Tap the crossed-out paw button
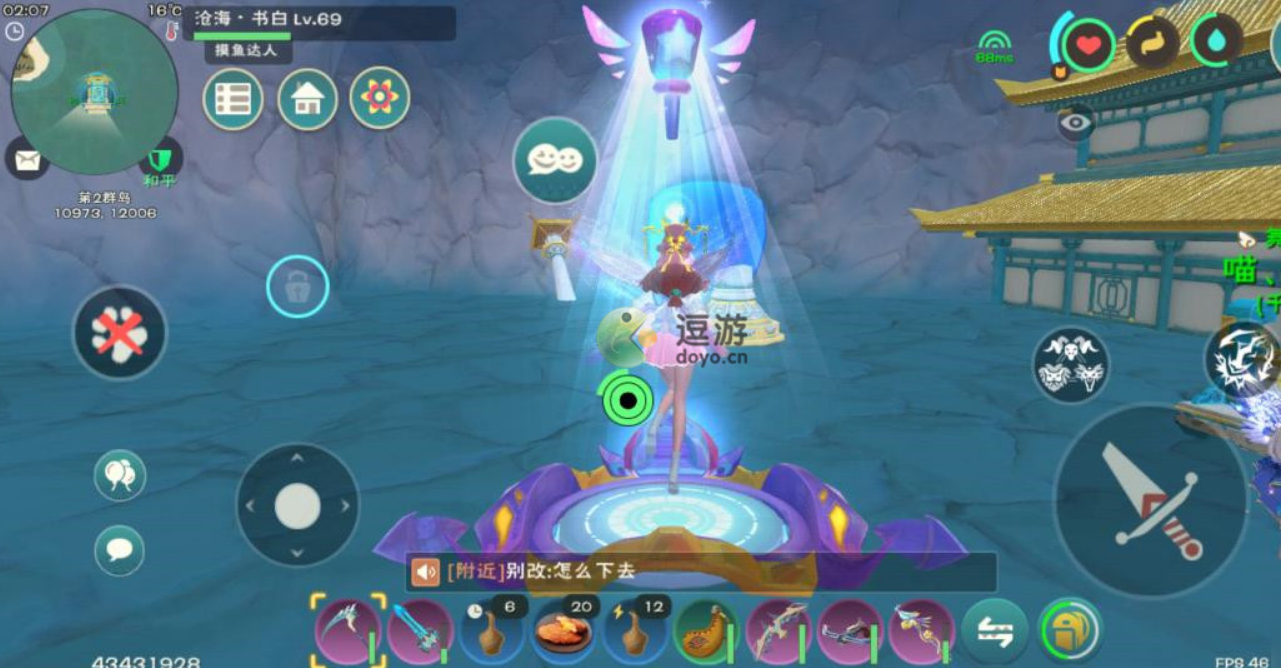 tap(119, 333)
